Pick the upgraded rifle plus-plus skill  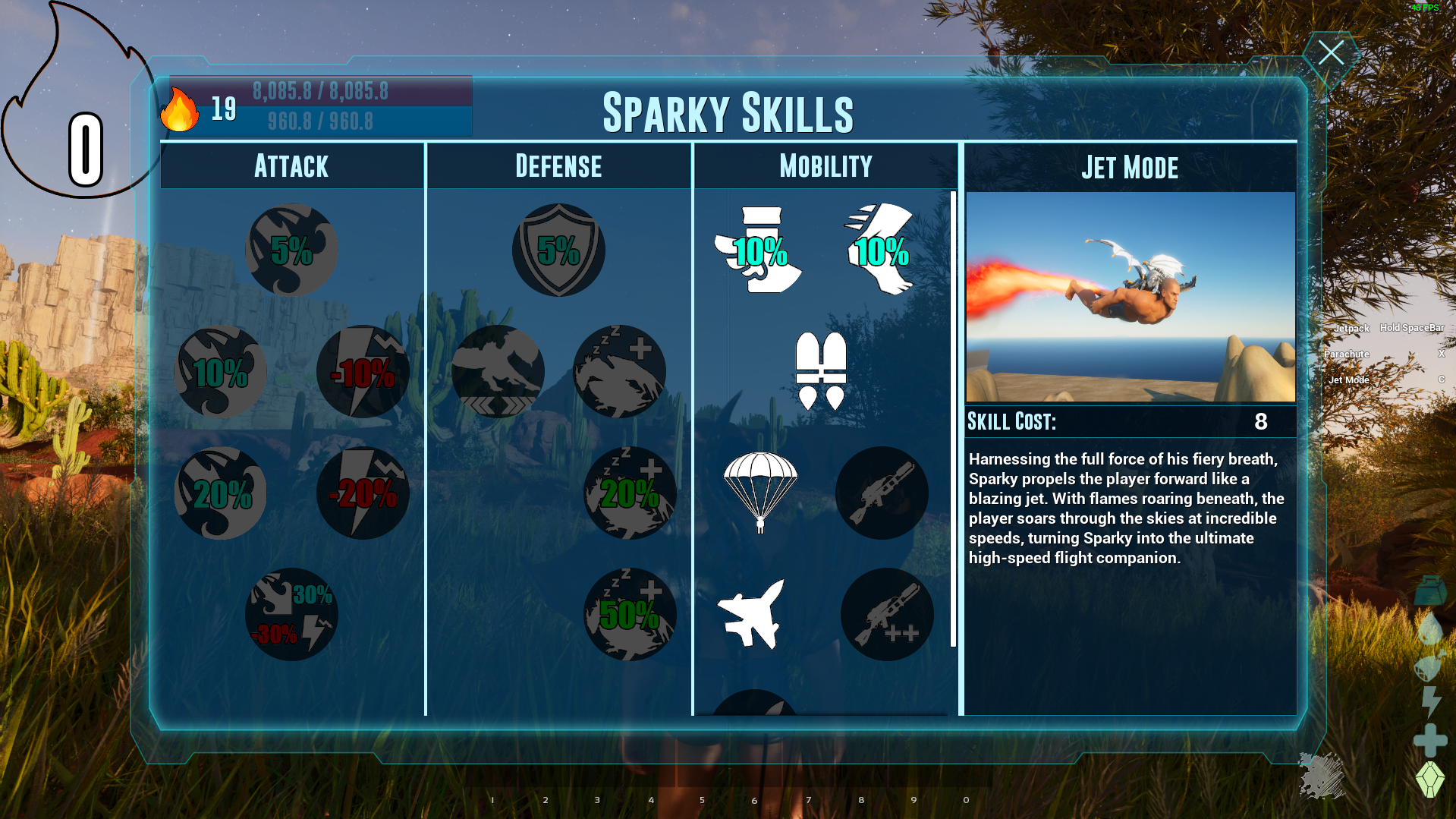coord(886,614)
